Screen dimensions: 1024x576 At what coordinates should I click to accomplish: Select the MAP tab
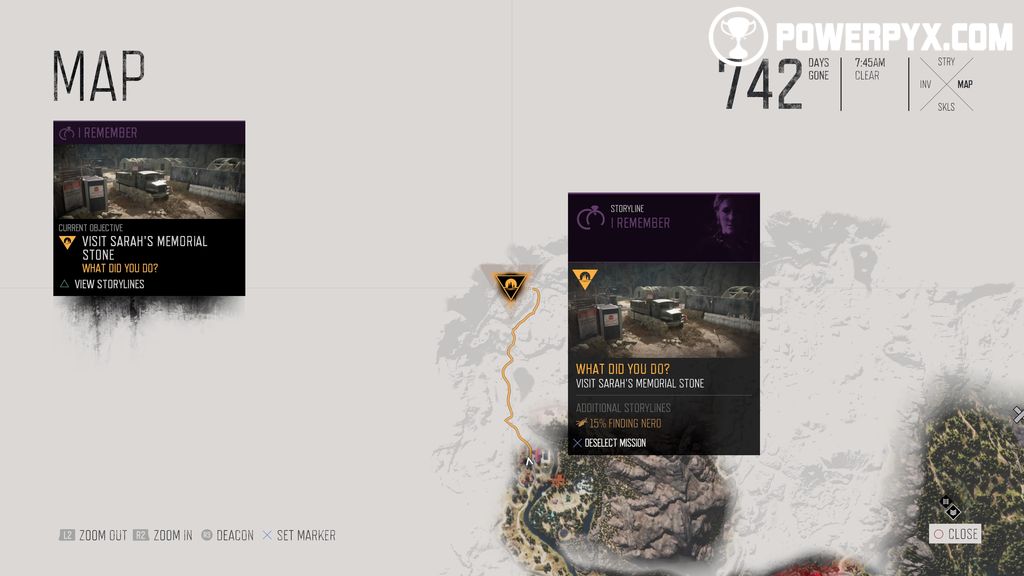point(965,85)
